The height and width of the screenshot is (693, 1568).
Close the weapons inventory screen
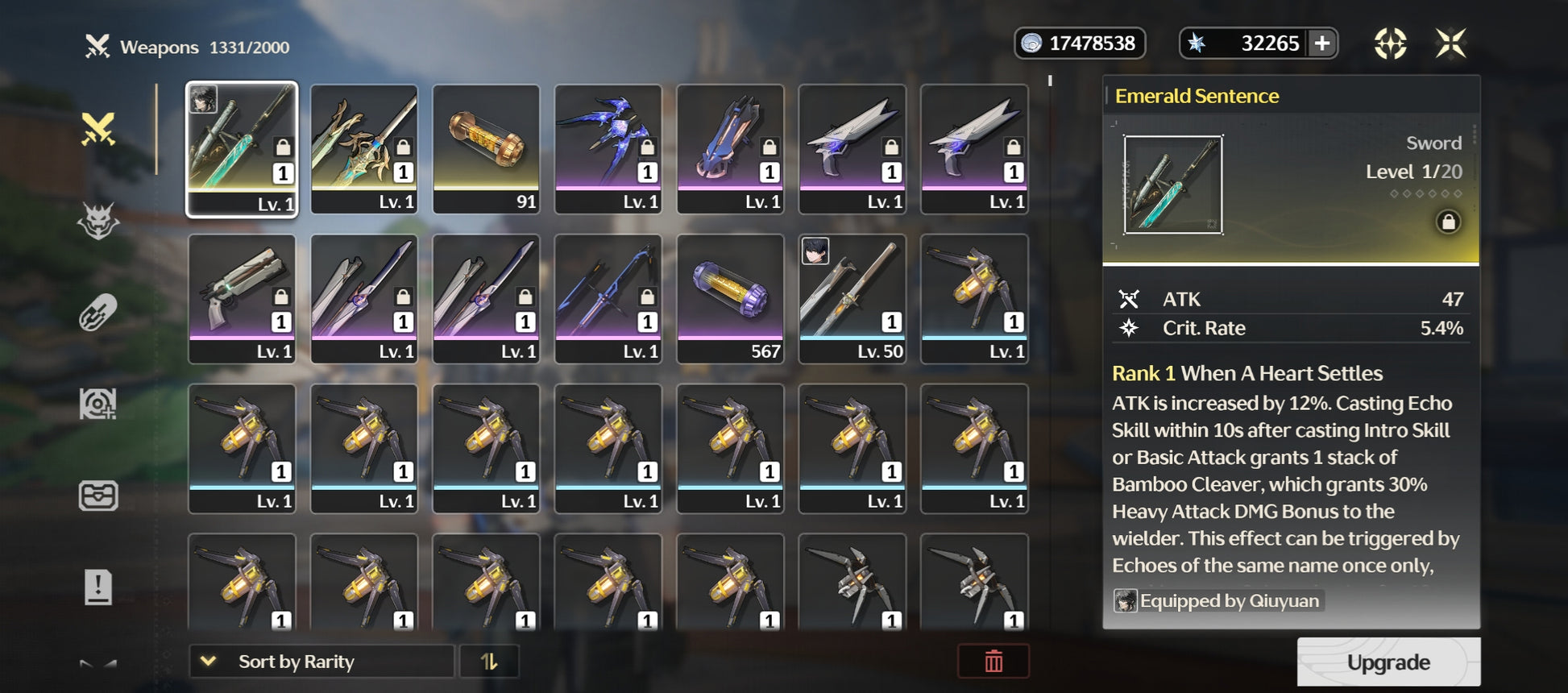1450,44
